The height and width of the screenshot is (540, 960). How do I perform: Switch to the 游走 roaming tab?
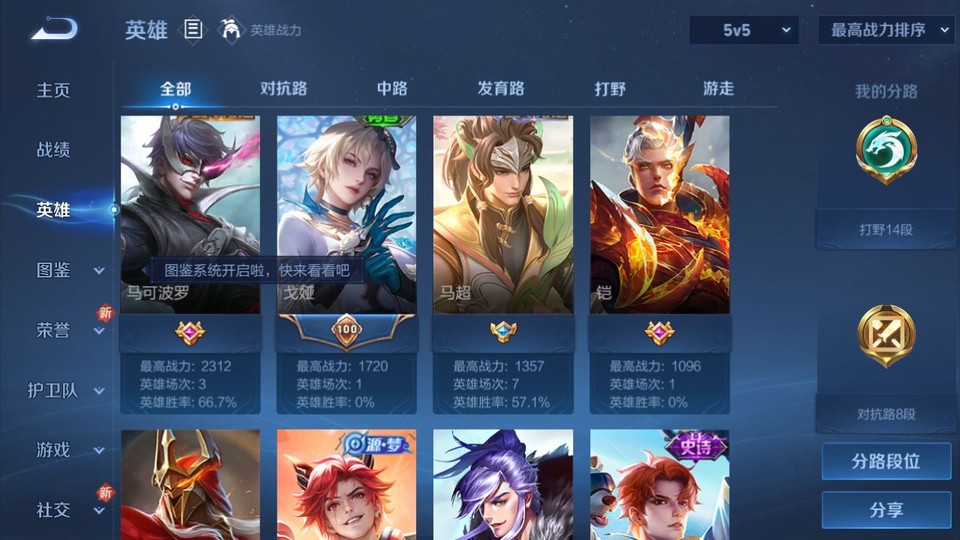pyautogui.click(x=718, y=89)
